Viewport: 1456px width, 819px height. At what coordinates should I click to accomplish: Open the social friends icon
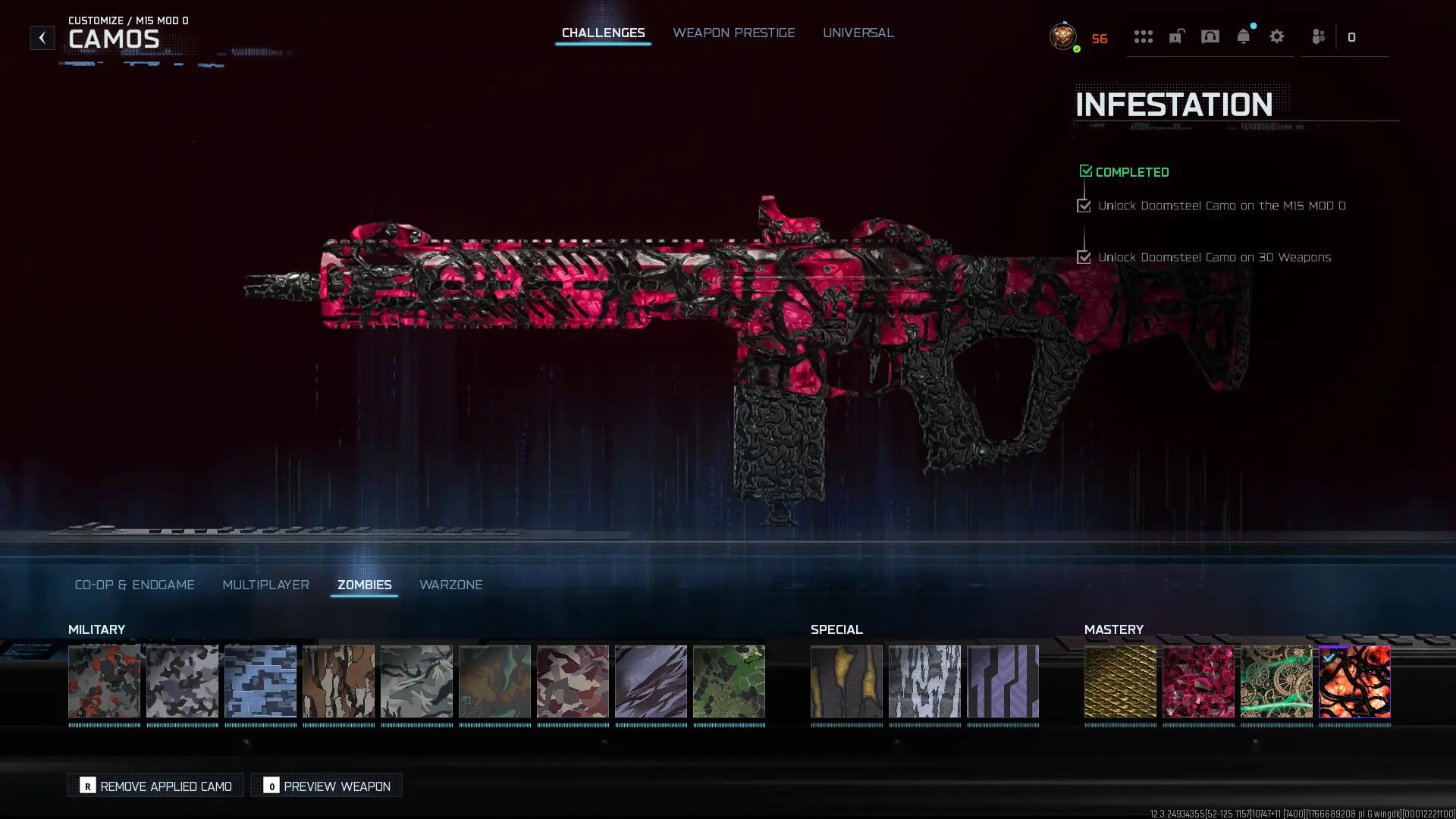click(1317, 36)
